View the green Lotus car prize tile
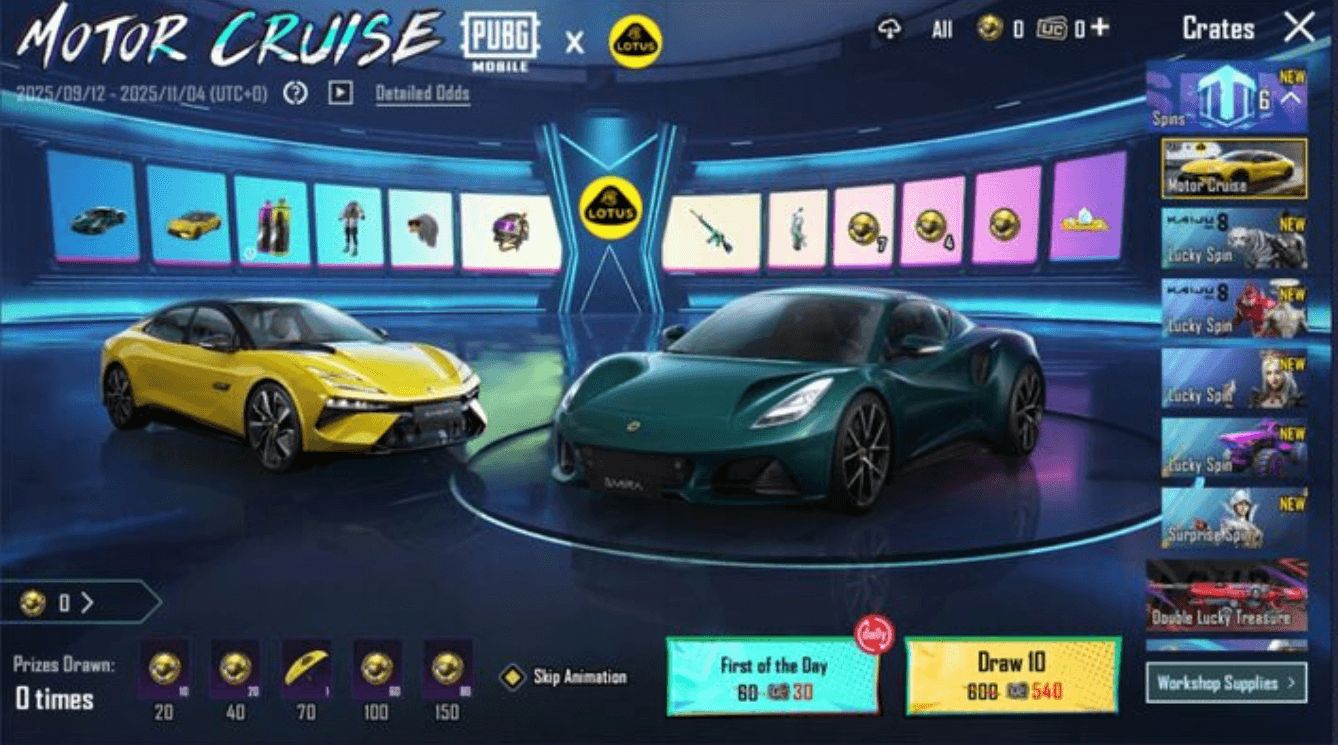 (x=93, y=208)
